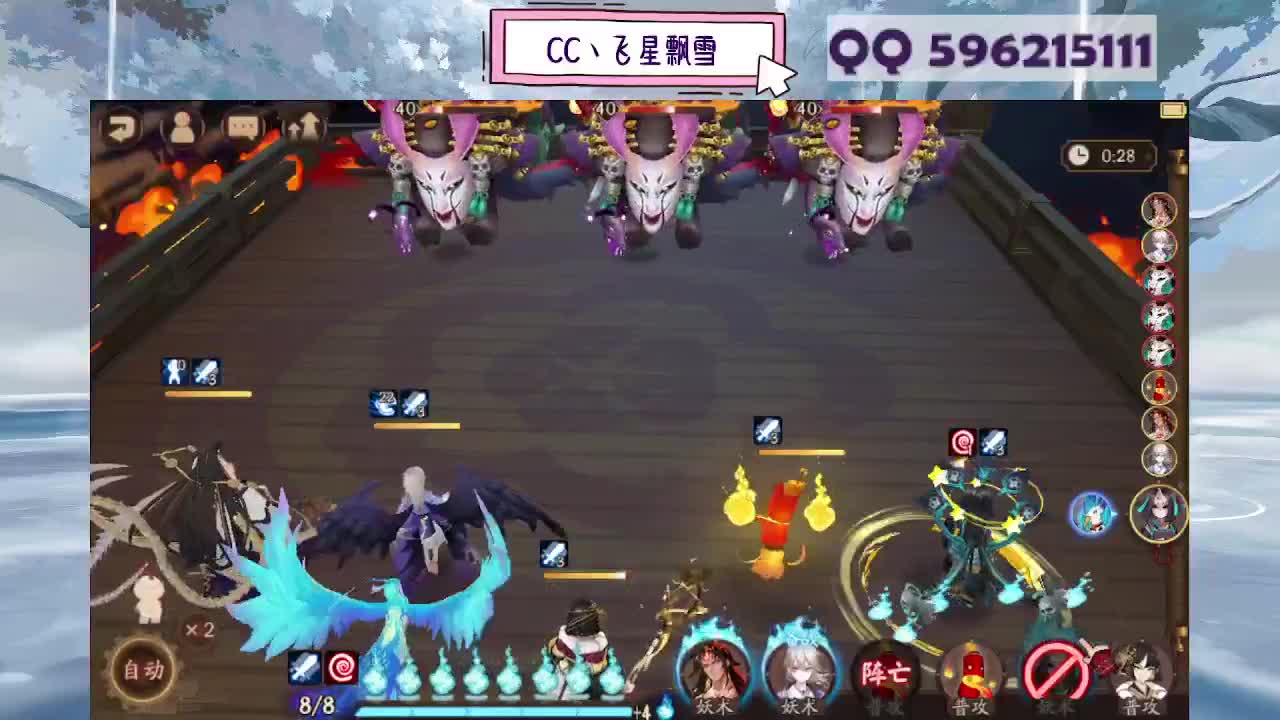Tap the double-arrow speed-up icon
This screenshot has height=720, width=1280.
click(303, 126)
